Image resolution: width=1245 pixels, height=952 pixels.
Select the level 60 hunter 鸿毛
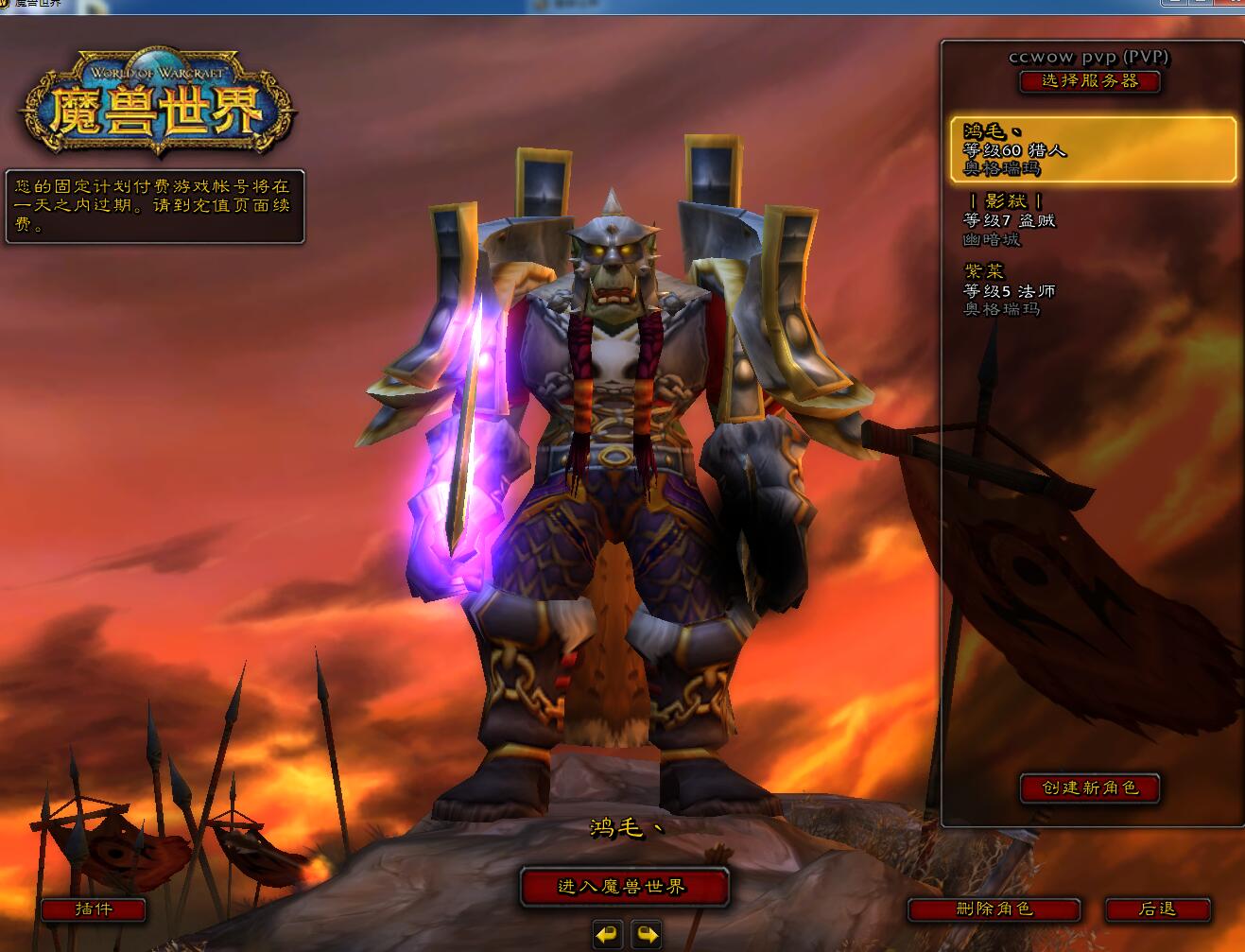click(1093, 149)
